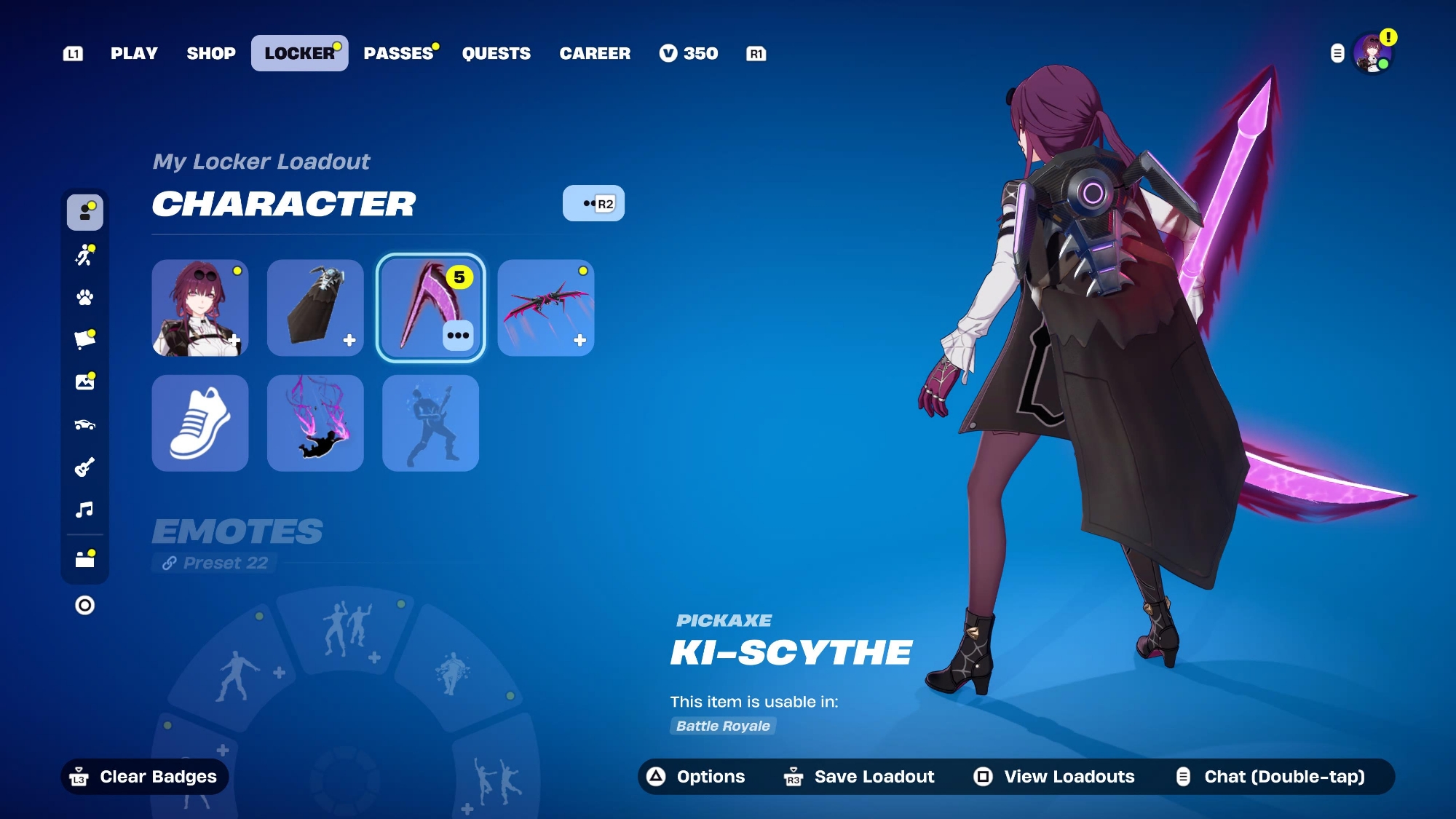Select the Ki-Scythe pickaxe slot
The width and height of the screenshot is (1456, 819).
tap(430, 308)
